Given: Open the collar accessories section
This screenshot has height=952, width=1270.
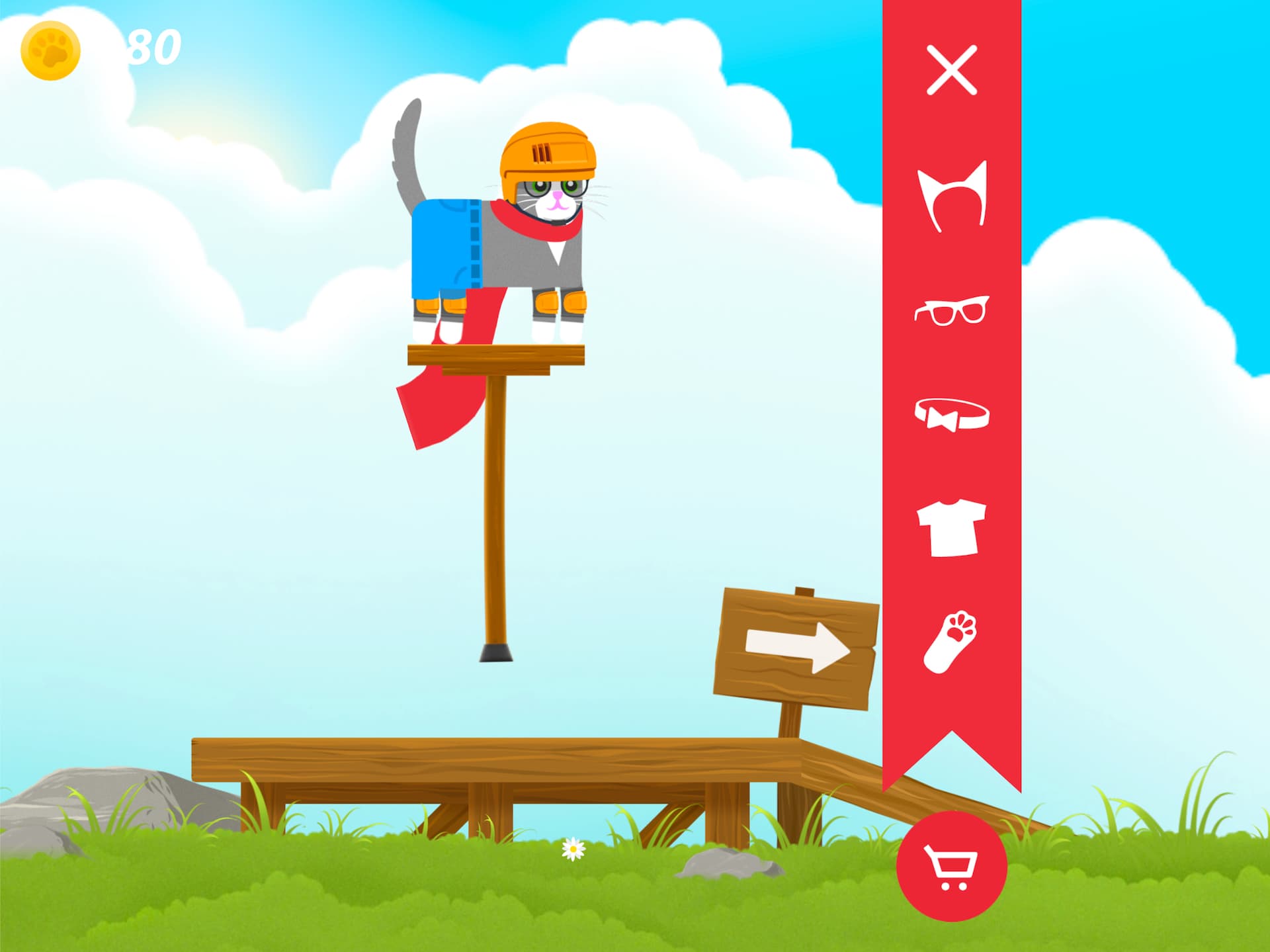Looking at the screenshot, I should point(951,413).
